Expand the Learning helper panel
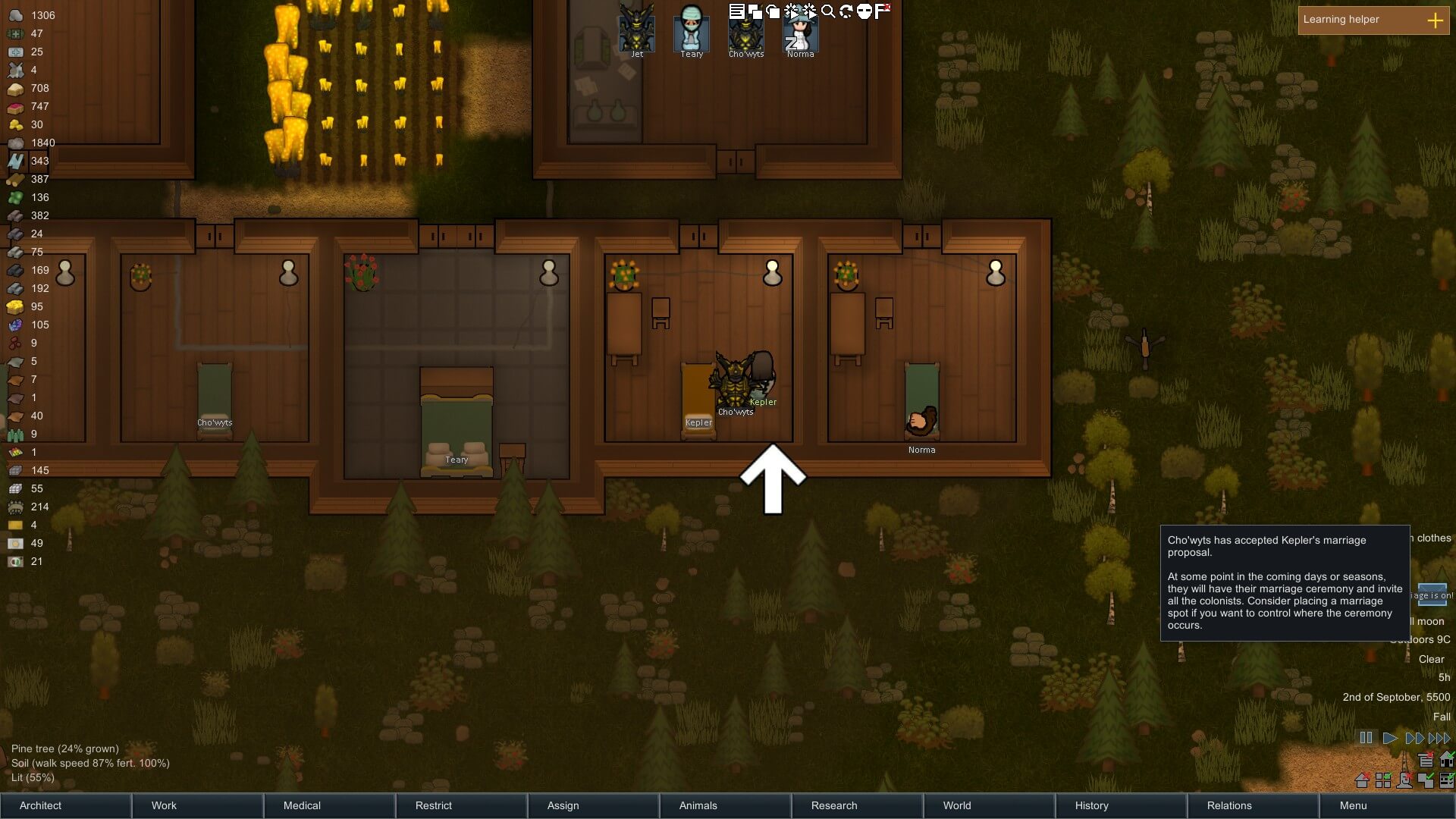The image size is (1456, 819). tap(1435, 20)
